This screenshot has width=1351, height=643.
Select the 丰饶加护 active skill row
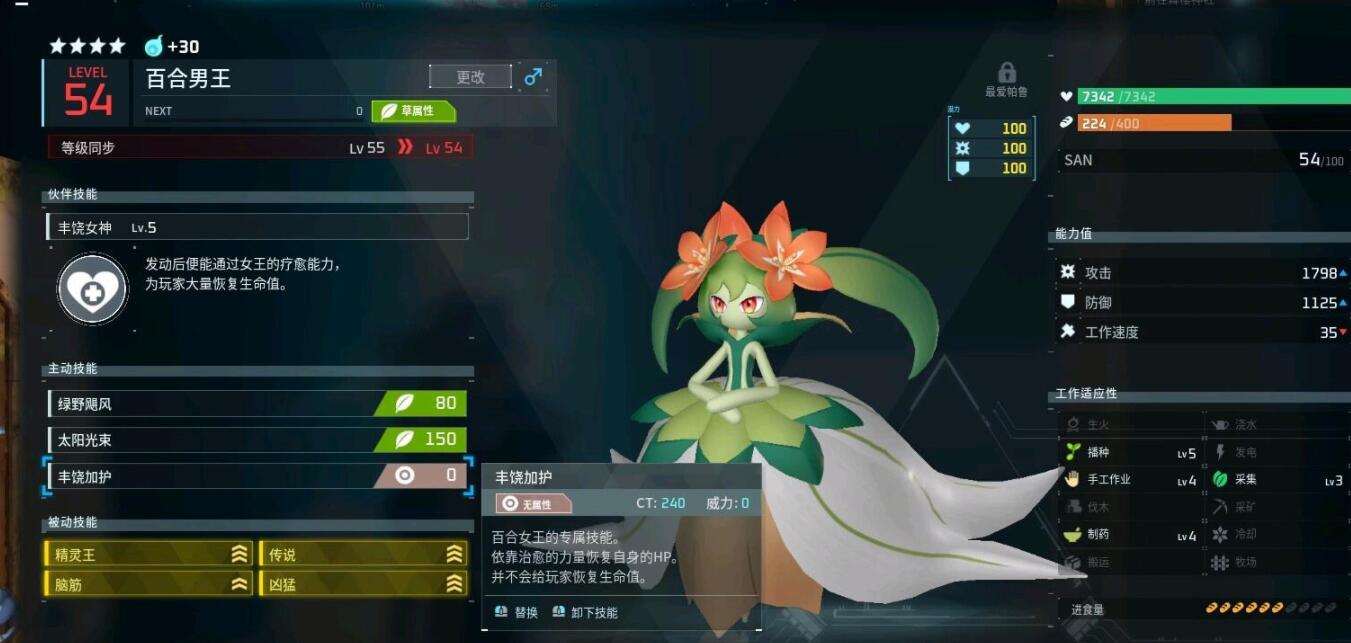[x=257, y=476]
